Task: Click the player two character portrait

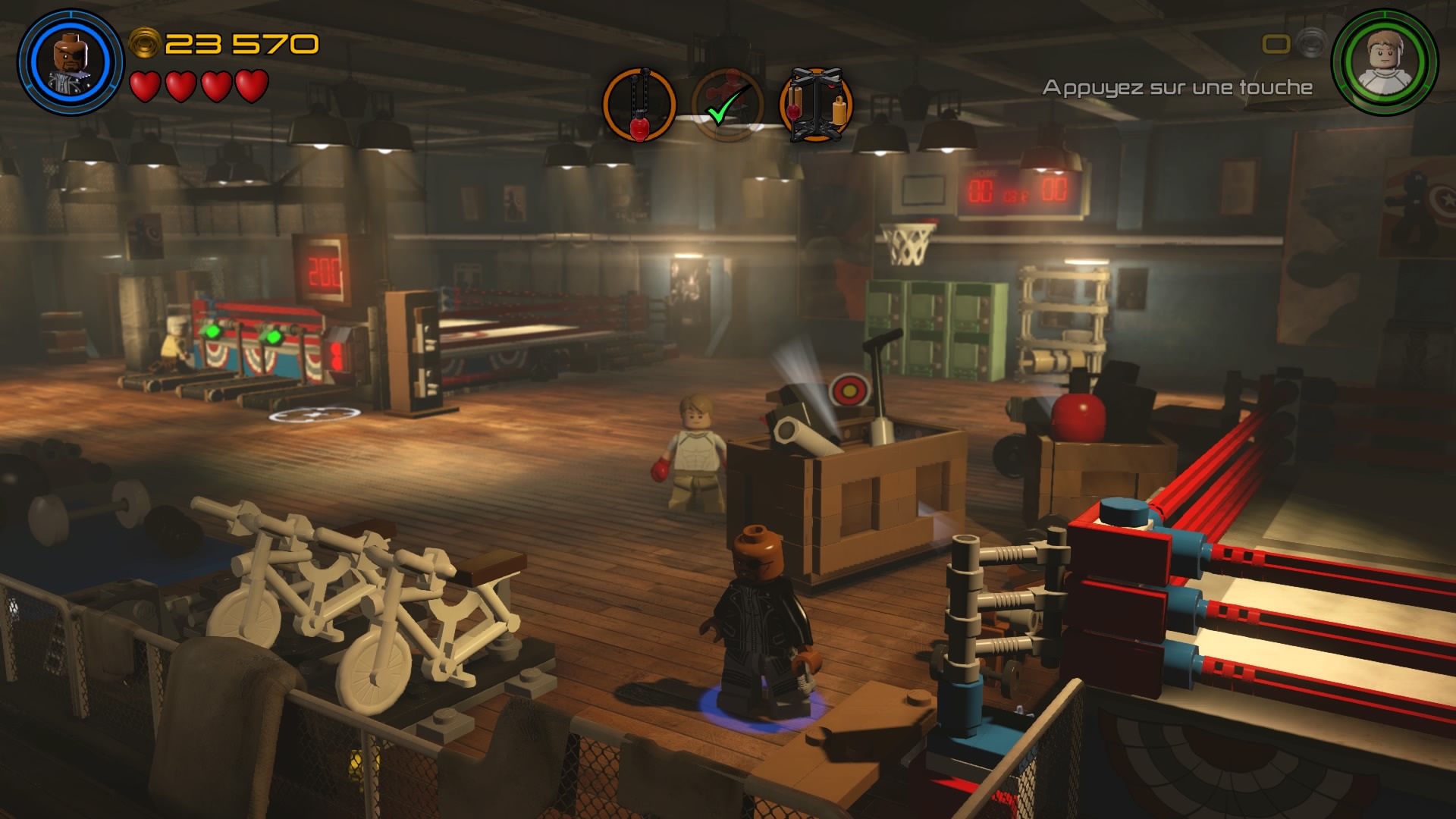Action: pos(1385,62)
